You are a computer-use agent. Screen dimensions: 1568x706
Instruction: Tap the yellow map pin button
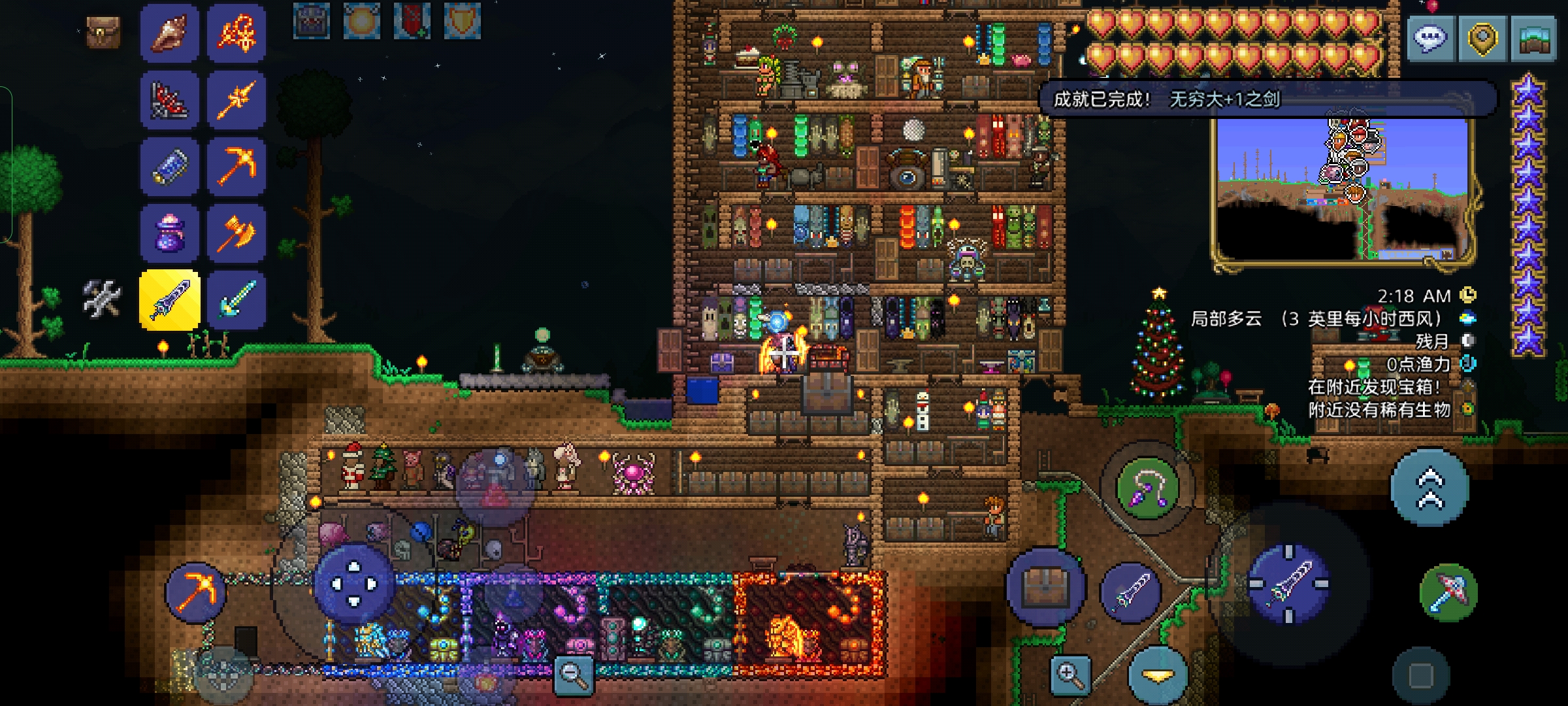pos(1482,39)
